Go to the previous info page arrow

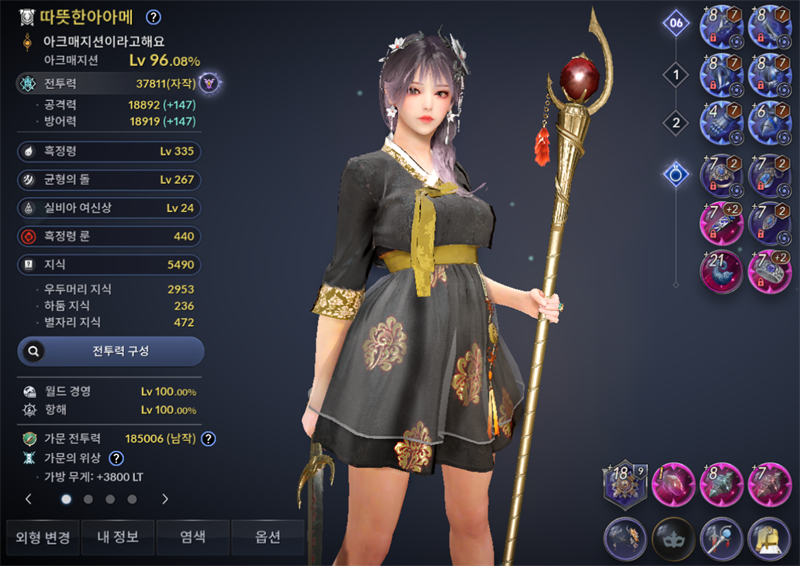[29, 498]
